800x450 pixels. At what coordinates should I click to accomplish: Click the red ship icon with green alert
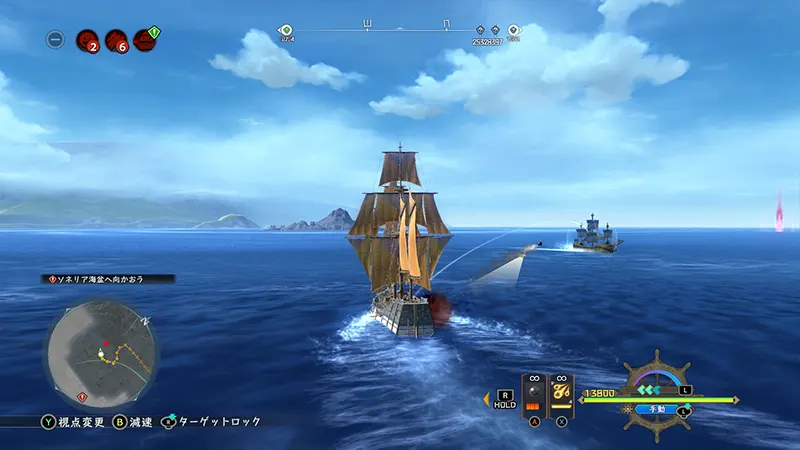click(x=146, y=40)
